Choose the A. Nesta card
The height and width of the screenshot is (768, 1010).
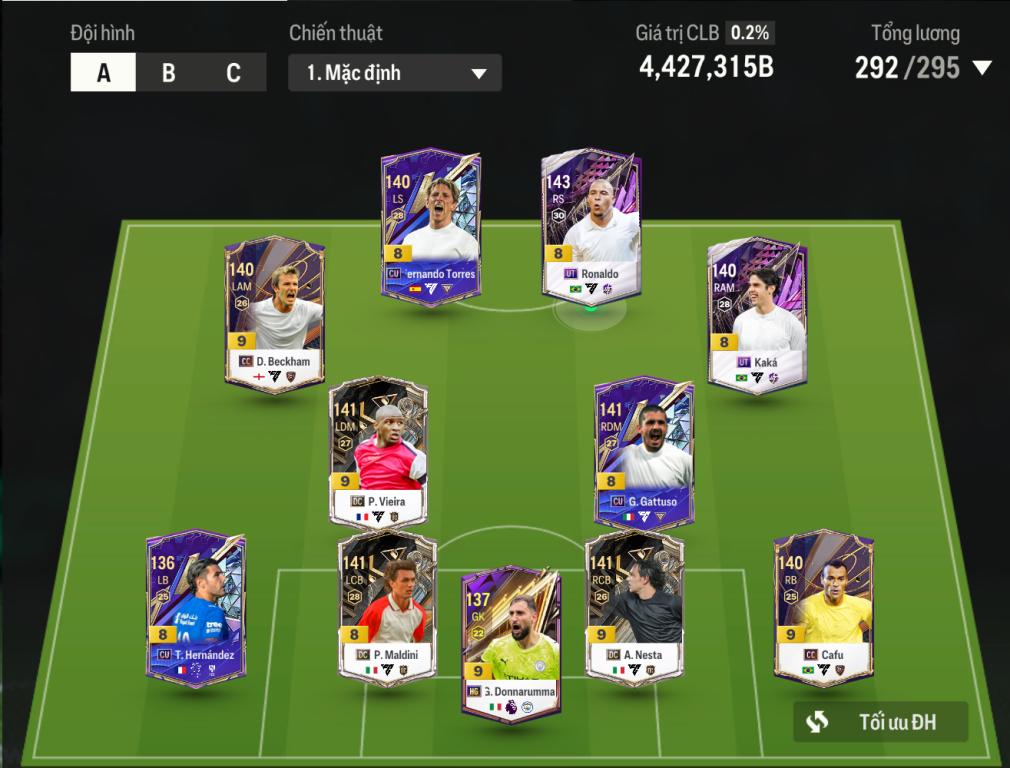point(634,607)
